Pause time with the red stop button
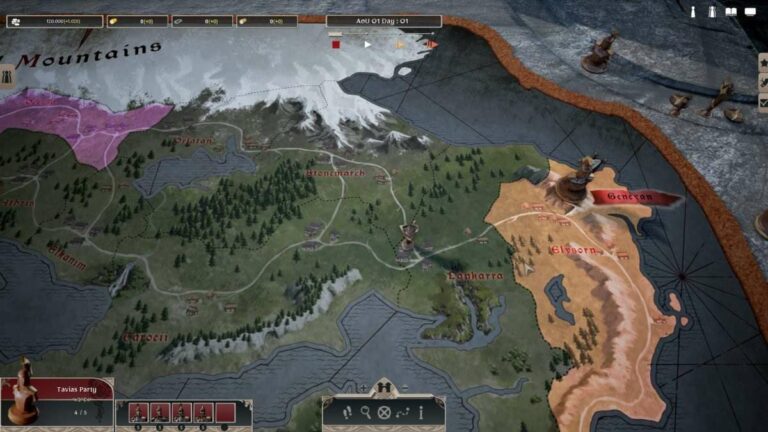 (337, 44)
